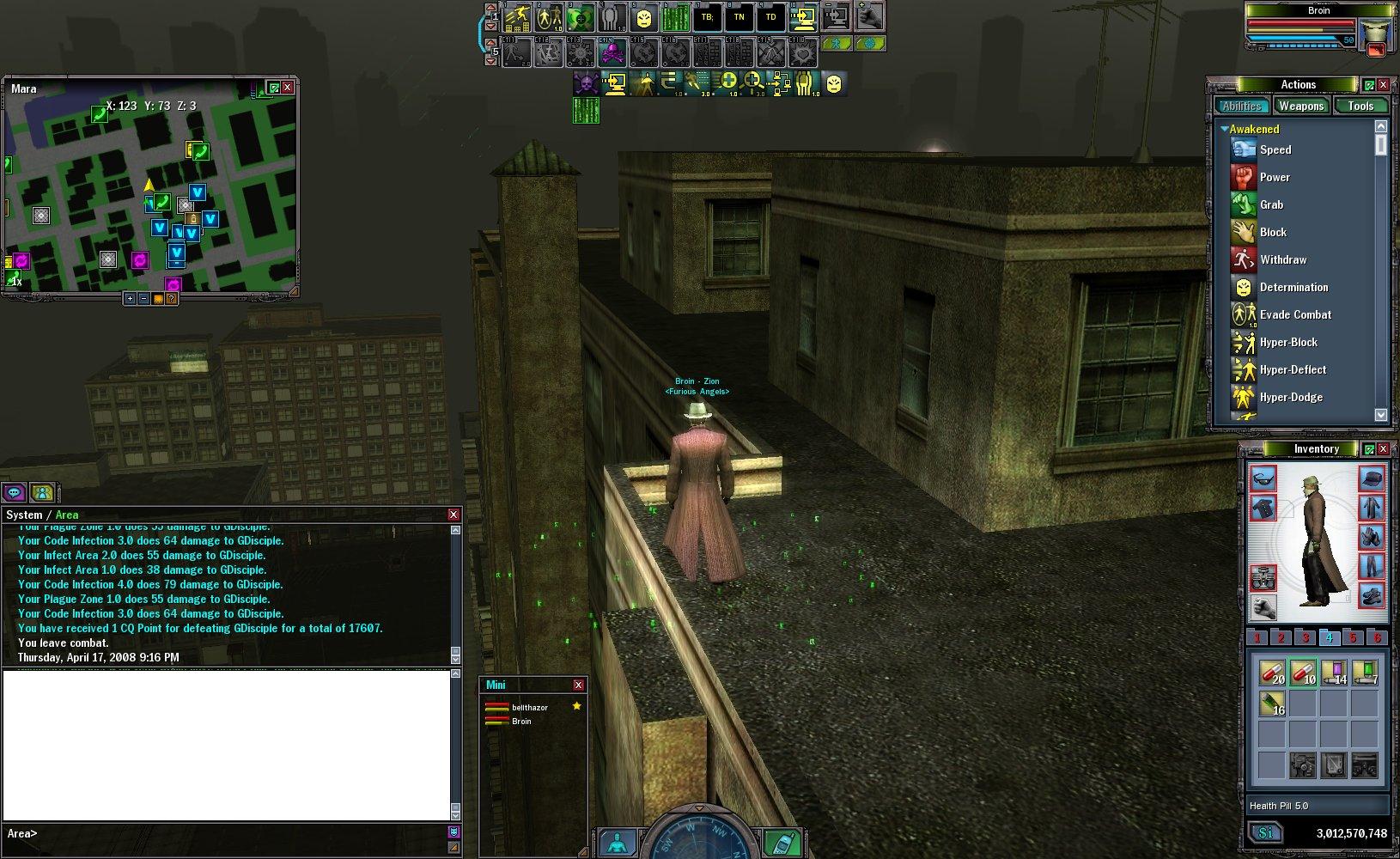Use the Evade Combat ability
The height and width of the screenshot is (859, 1400).
pyautogui.click(x=1294, y=314)
